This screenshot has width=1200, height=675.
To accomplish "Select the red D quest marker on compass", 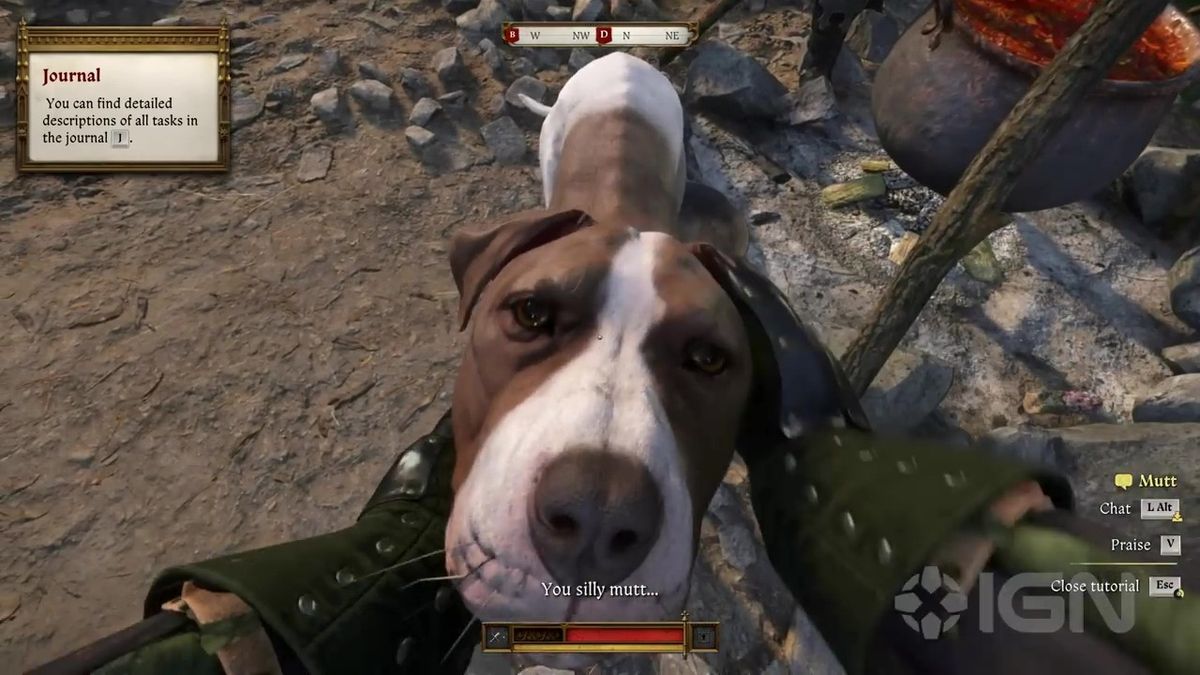I will pyautogui.click(x=603, y=35).
